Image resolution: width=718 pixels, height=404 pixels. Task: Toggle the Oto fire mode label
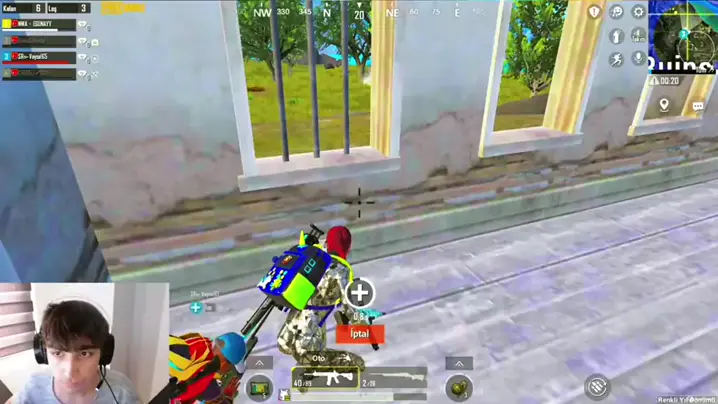(x=320, y=357)
